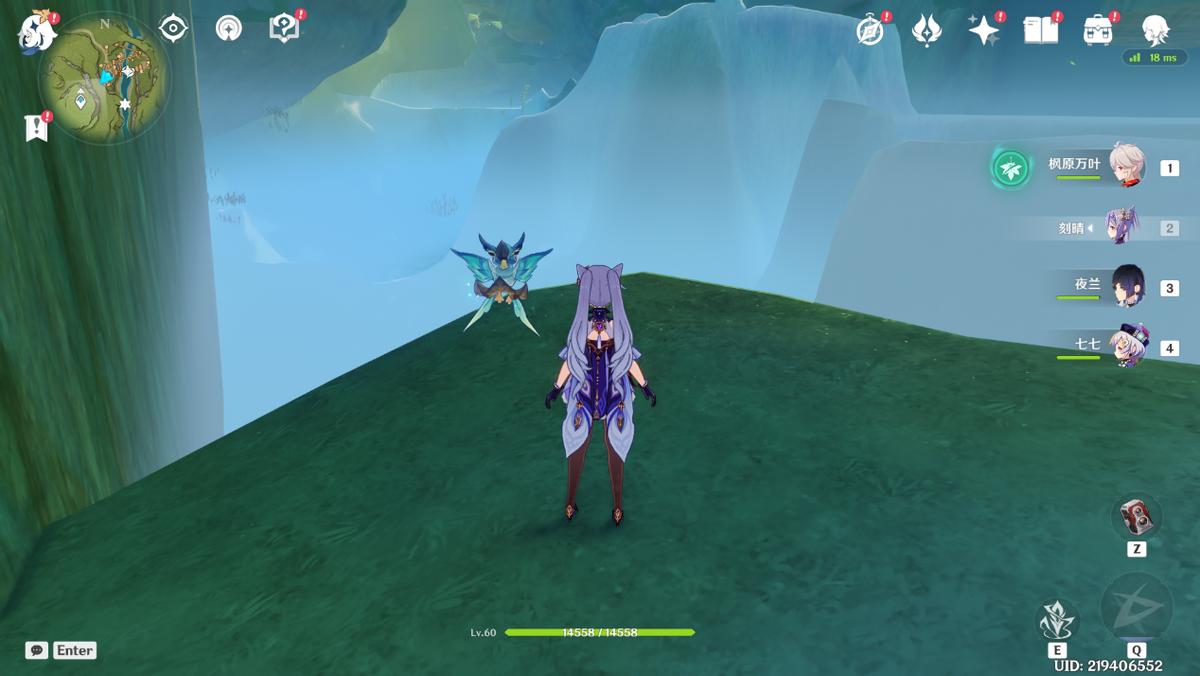Open the adventurer handbook book icon
Screen dimensions: 1200x676
tap(1040, 30)
